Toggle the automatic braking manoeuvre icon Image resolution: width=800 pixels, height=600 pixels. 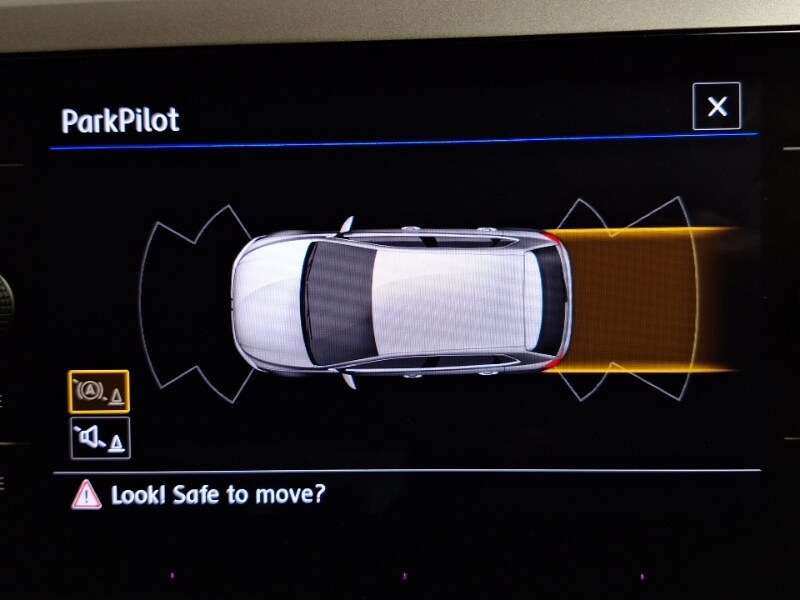[98, 392]
